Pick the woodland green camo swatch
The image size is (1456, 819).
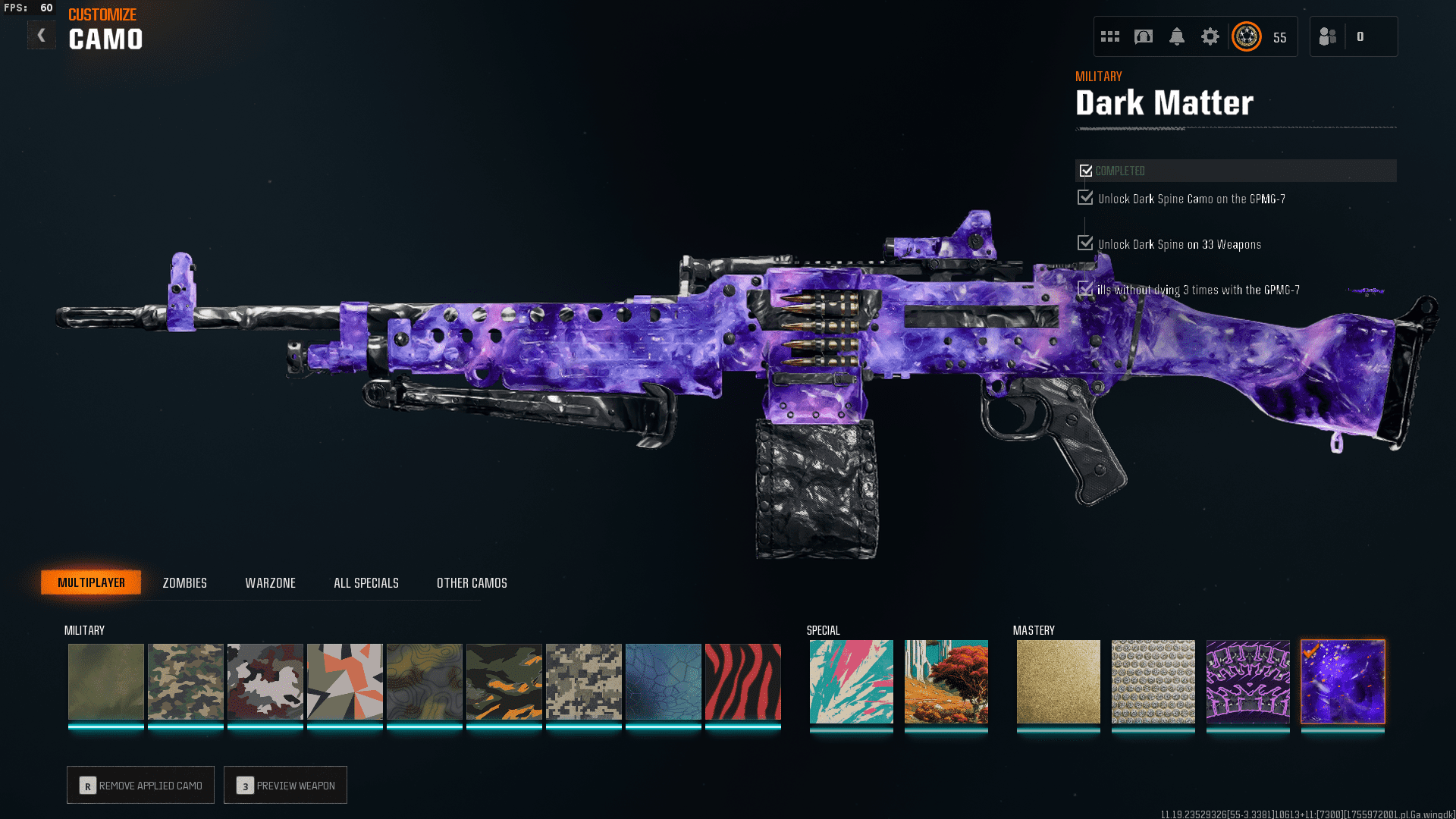(x=185, y=681)
